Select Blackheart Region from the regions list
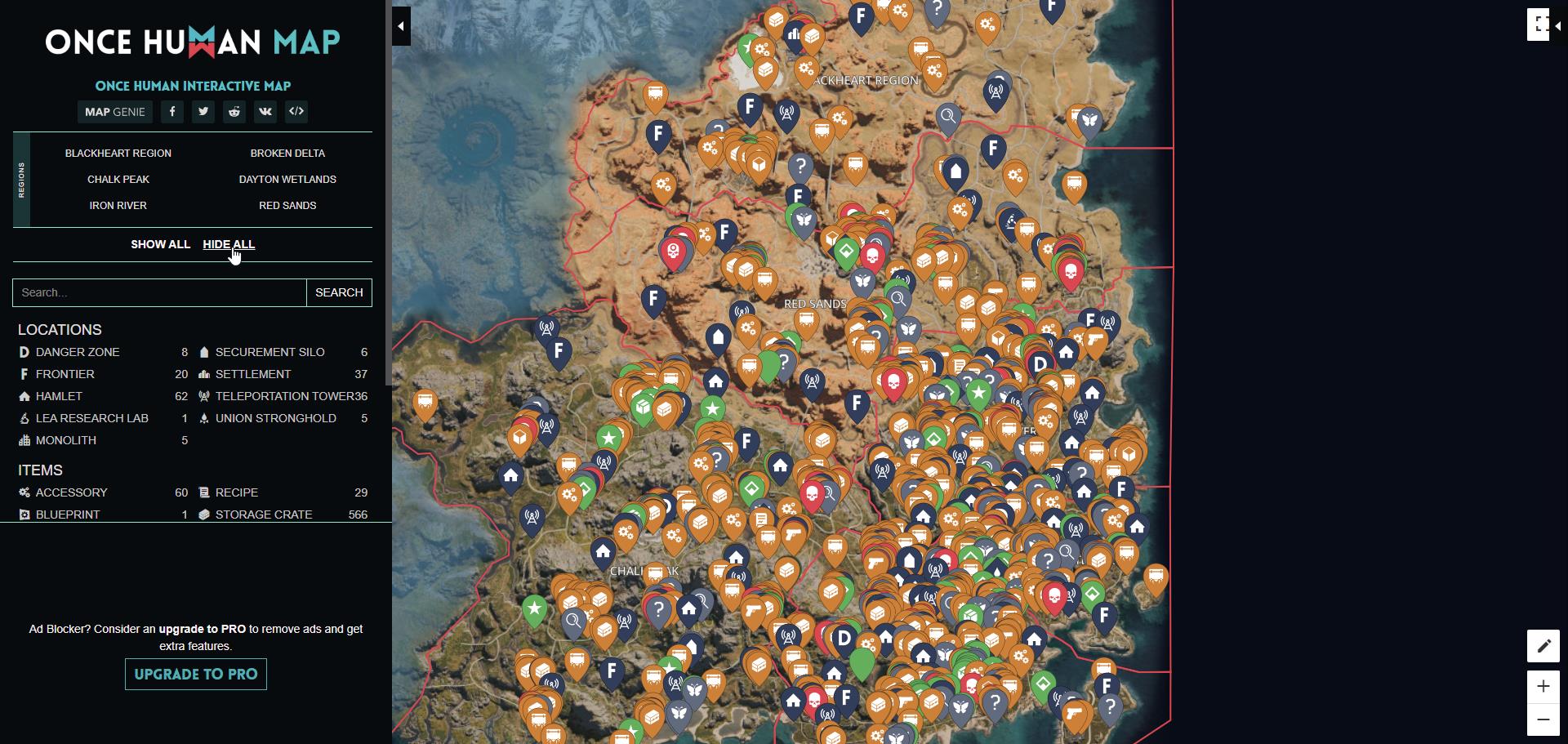The image size is (1568, 744). click(x=119, y=153)
